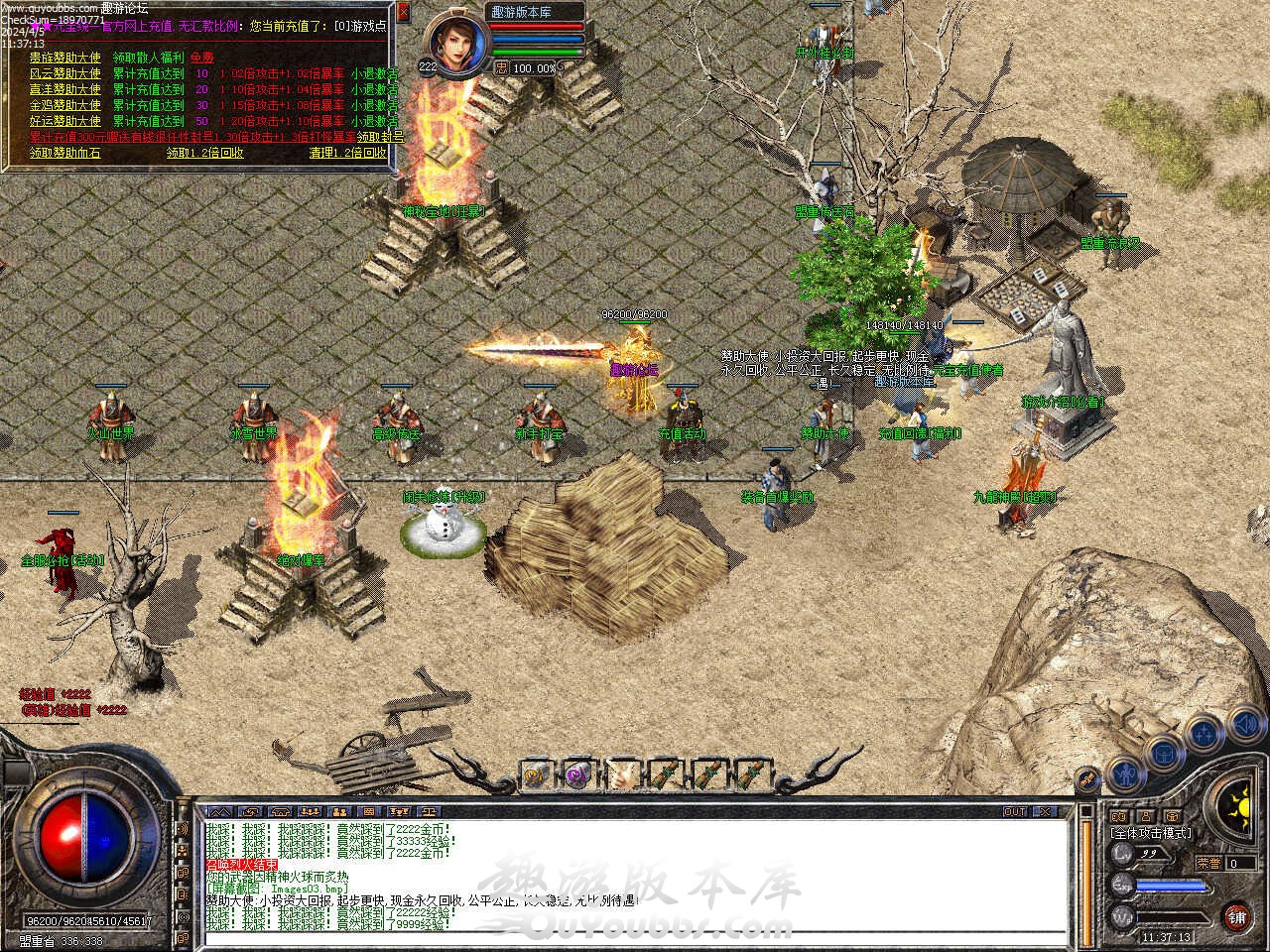The image size is (1270, 952).
Task: Claim title via 领取封号 link
Action: (380, 137)
